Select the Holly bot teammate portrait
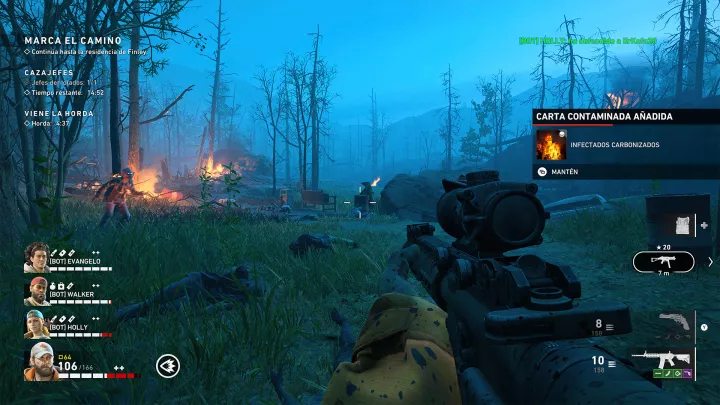Viewport: 720px width, 405px height. [36, 325]
